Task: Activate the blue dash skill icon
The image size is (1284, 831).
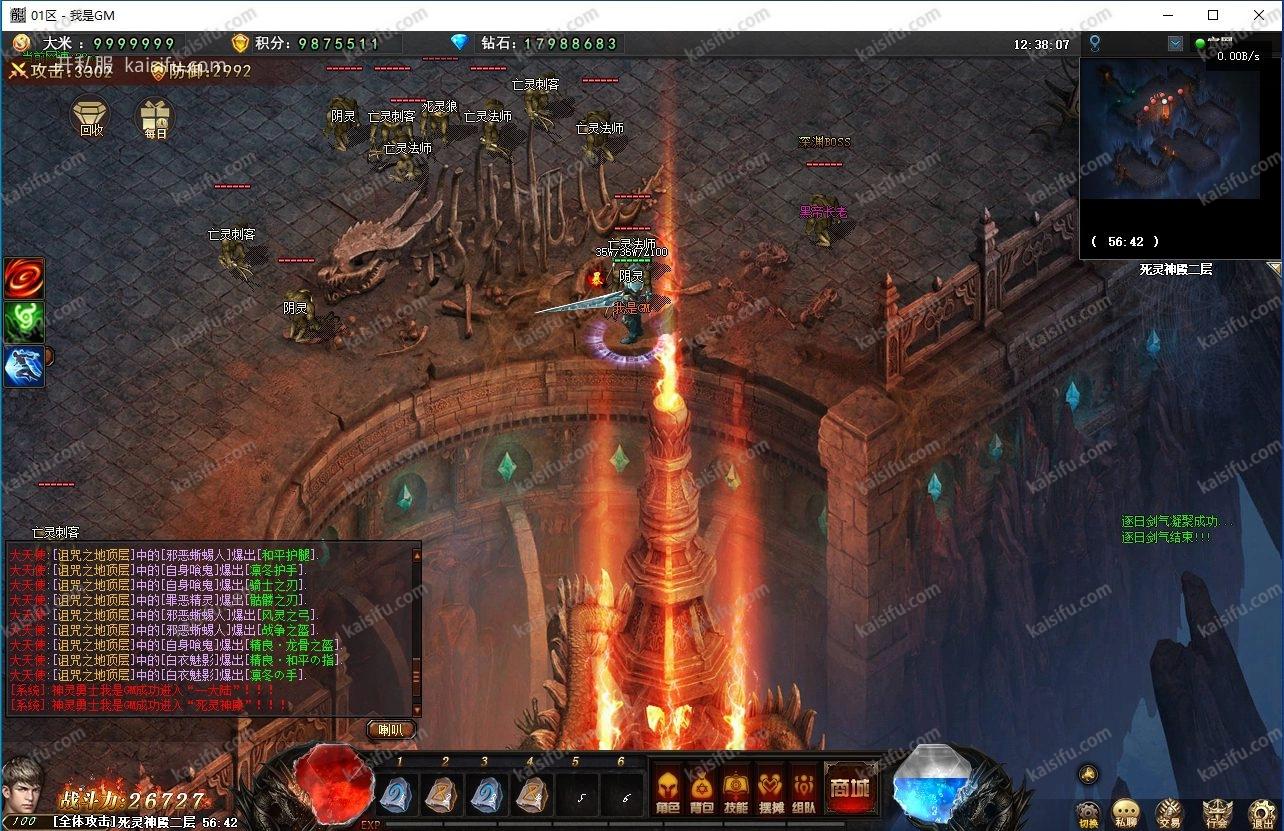Action: pos(23,365)
